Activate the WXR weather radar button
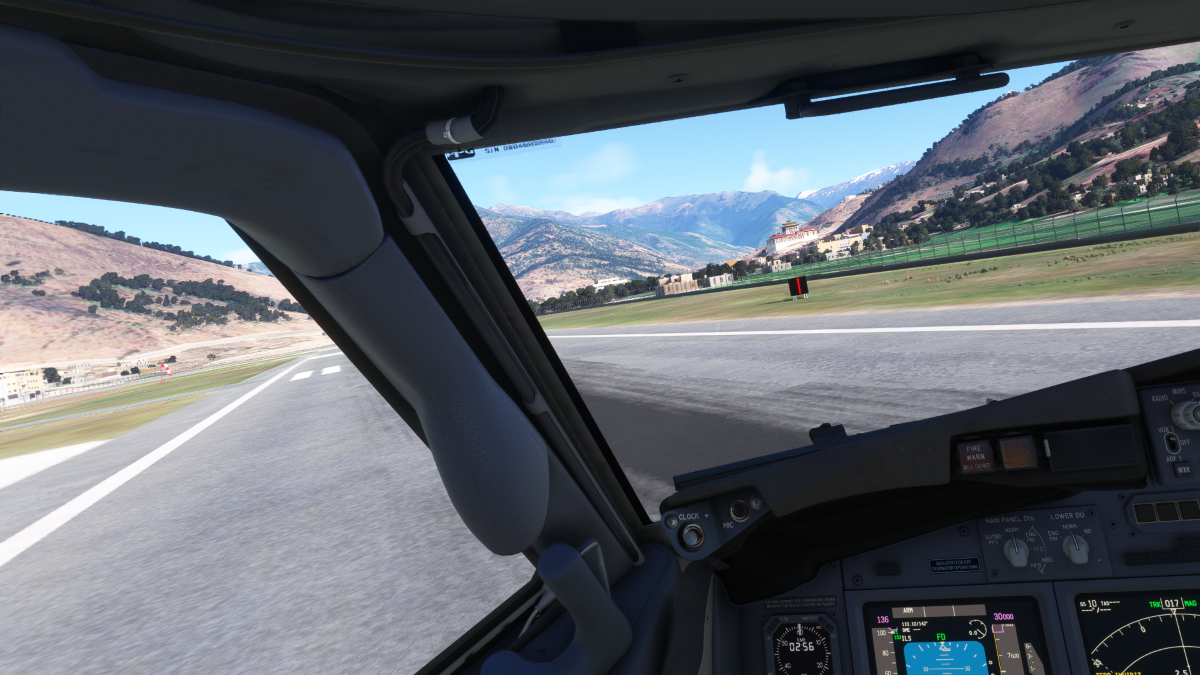The image size is (1200, 675). (x=1183, y=468)
